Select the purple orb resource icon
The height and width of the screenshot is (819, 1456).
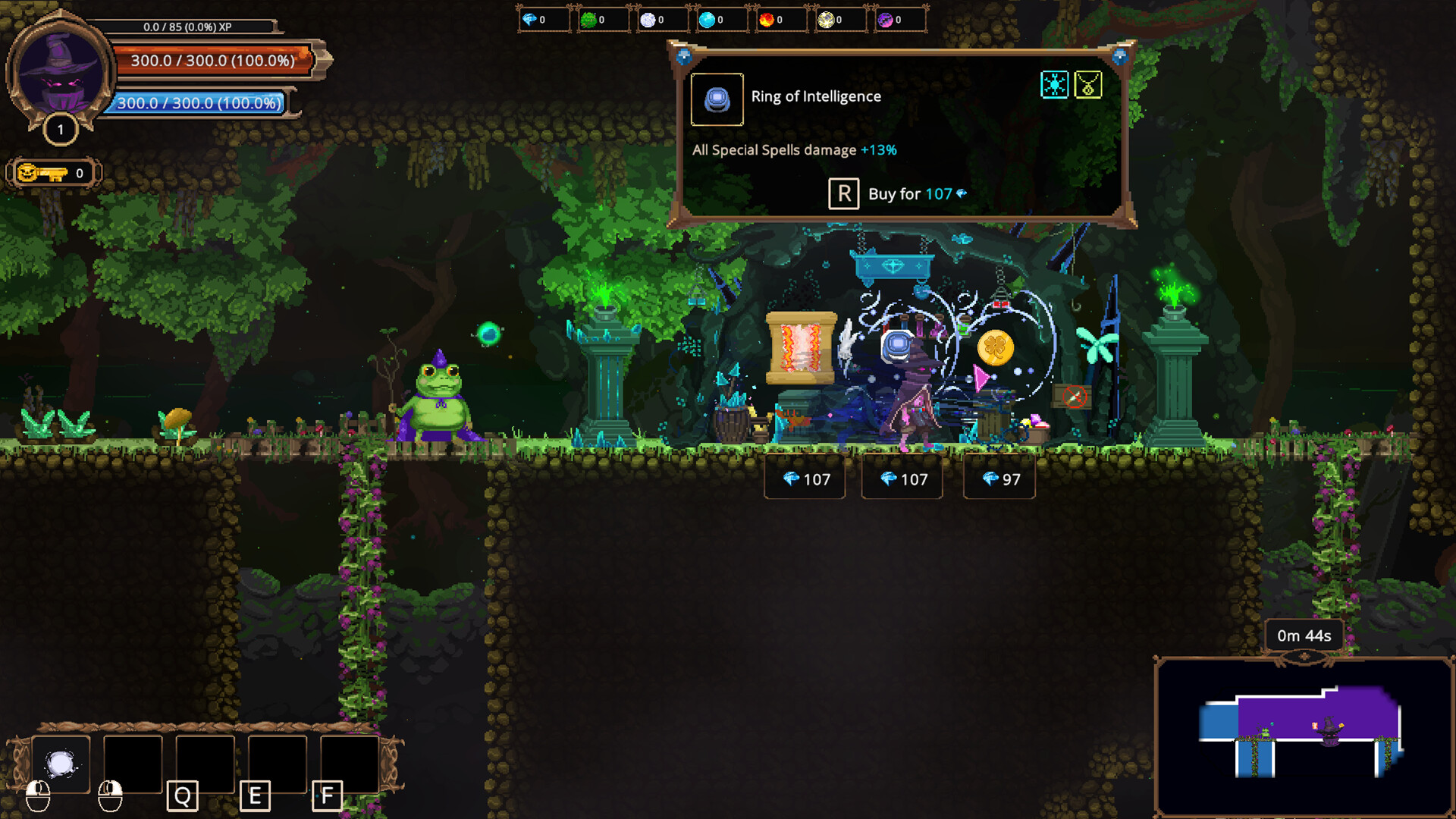[x=885, y=20]
